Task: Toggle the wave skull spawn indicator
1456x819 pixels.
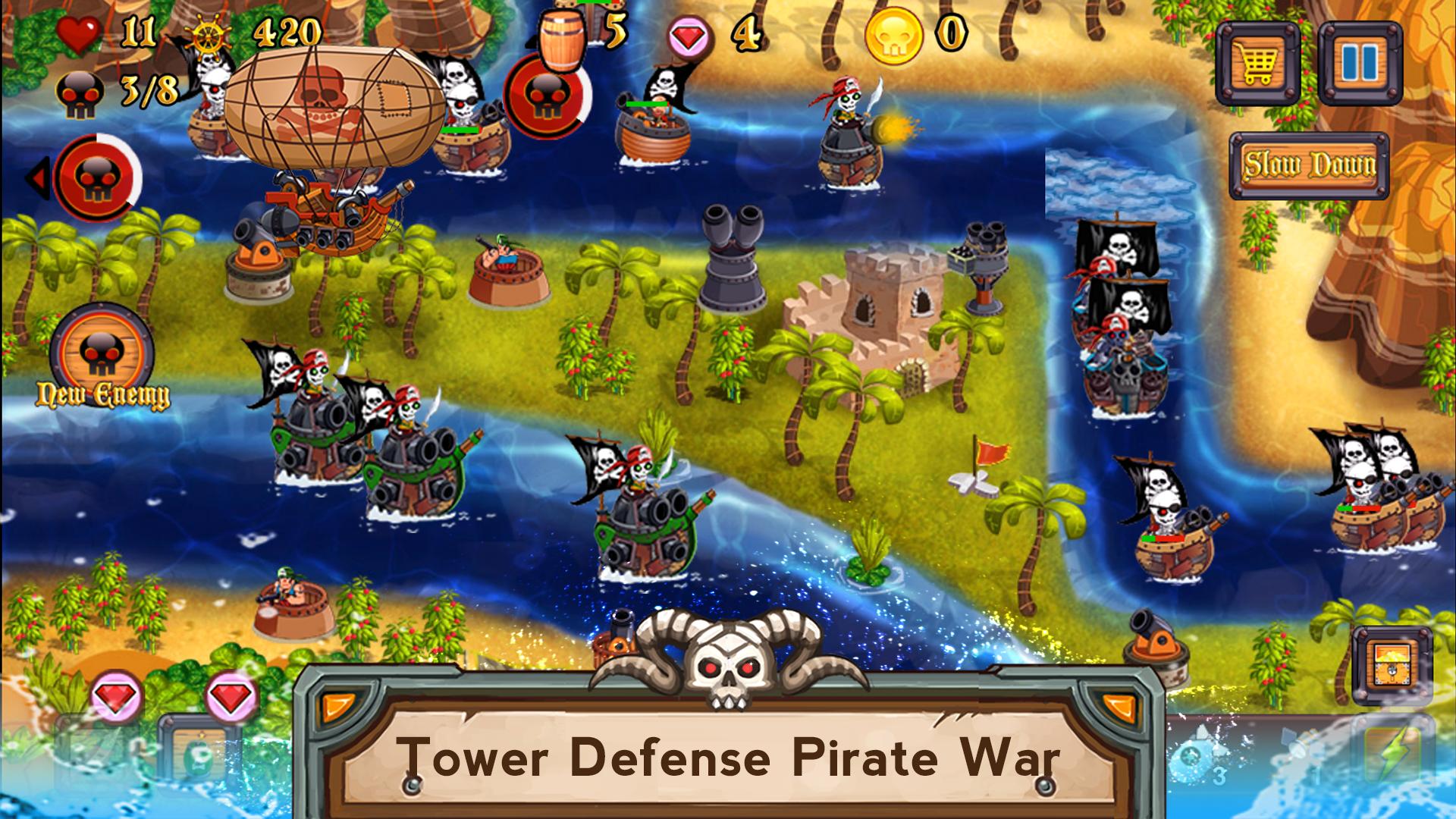Action: [x=548, y=97]
